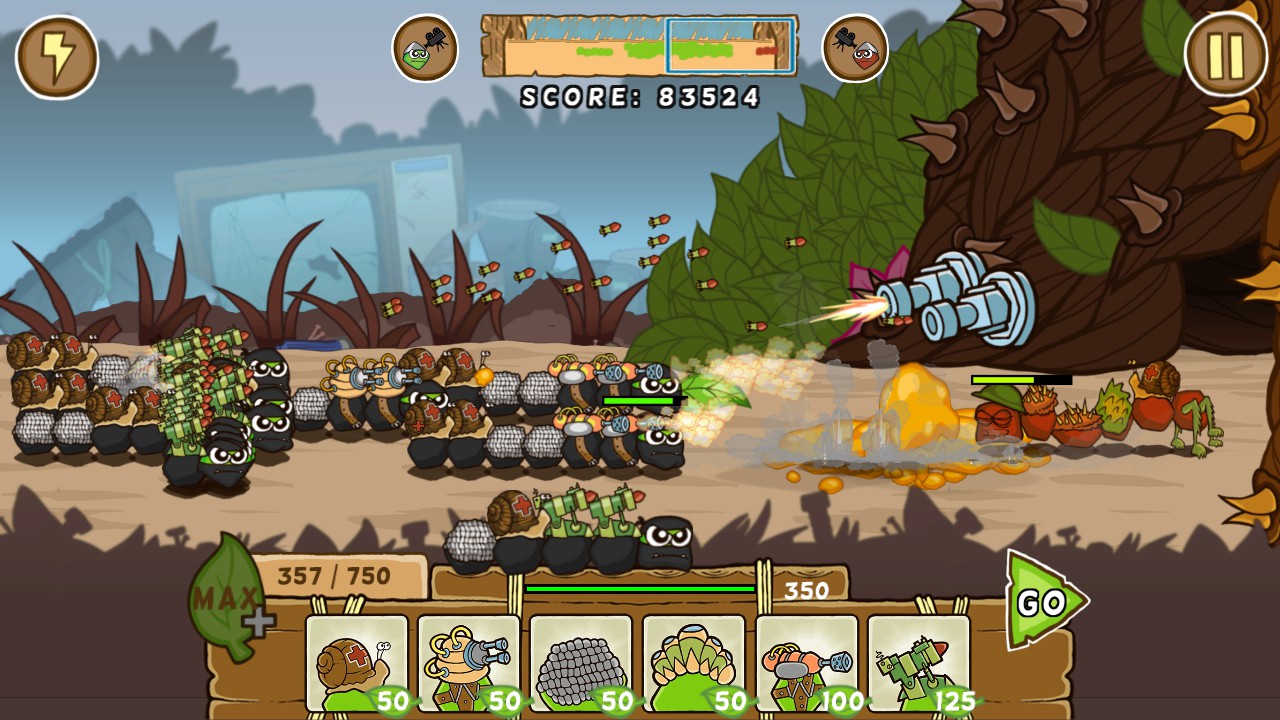Open the green caterpillar commander portrait
The width and height of the screenshot is (1280, 720).
click(424, 47)
